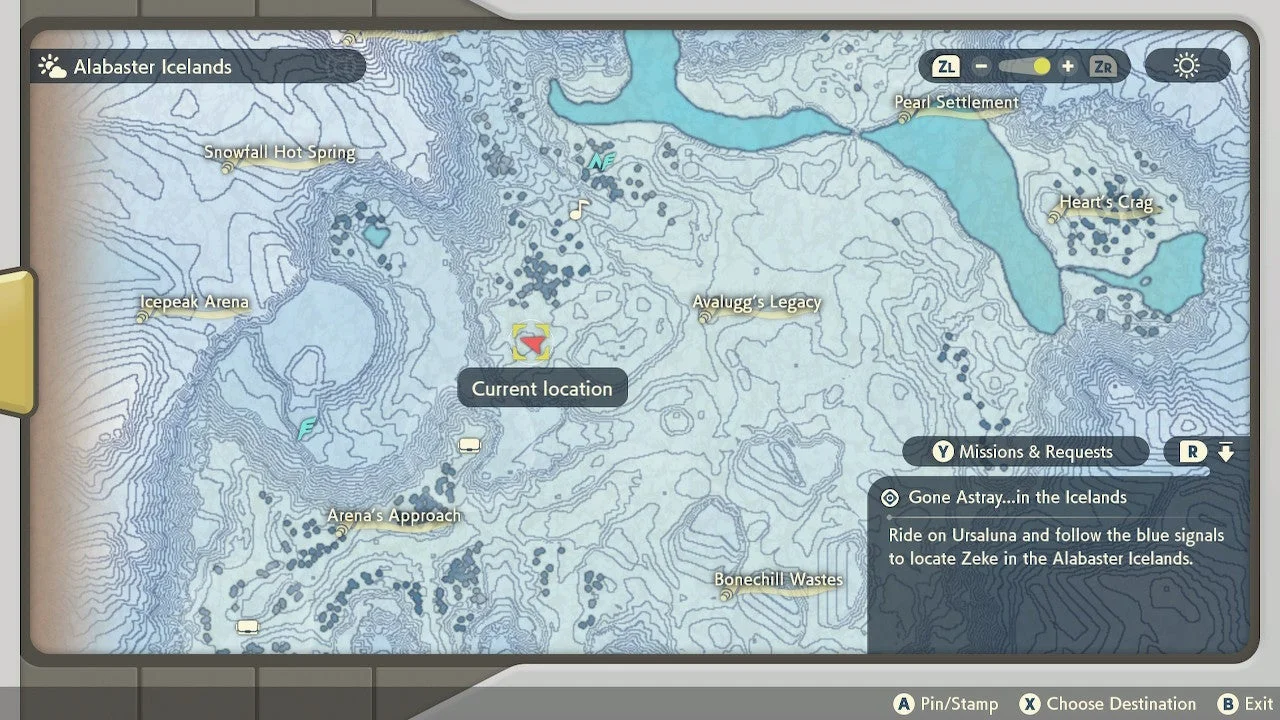Open the yellow side tab on left edge
The image size is (1280, 720).
(15, 342)
